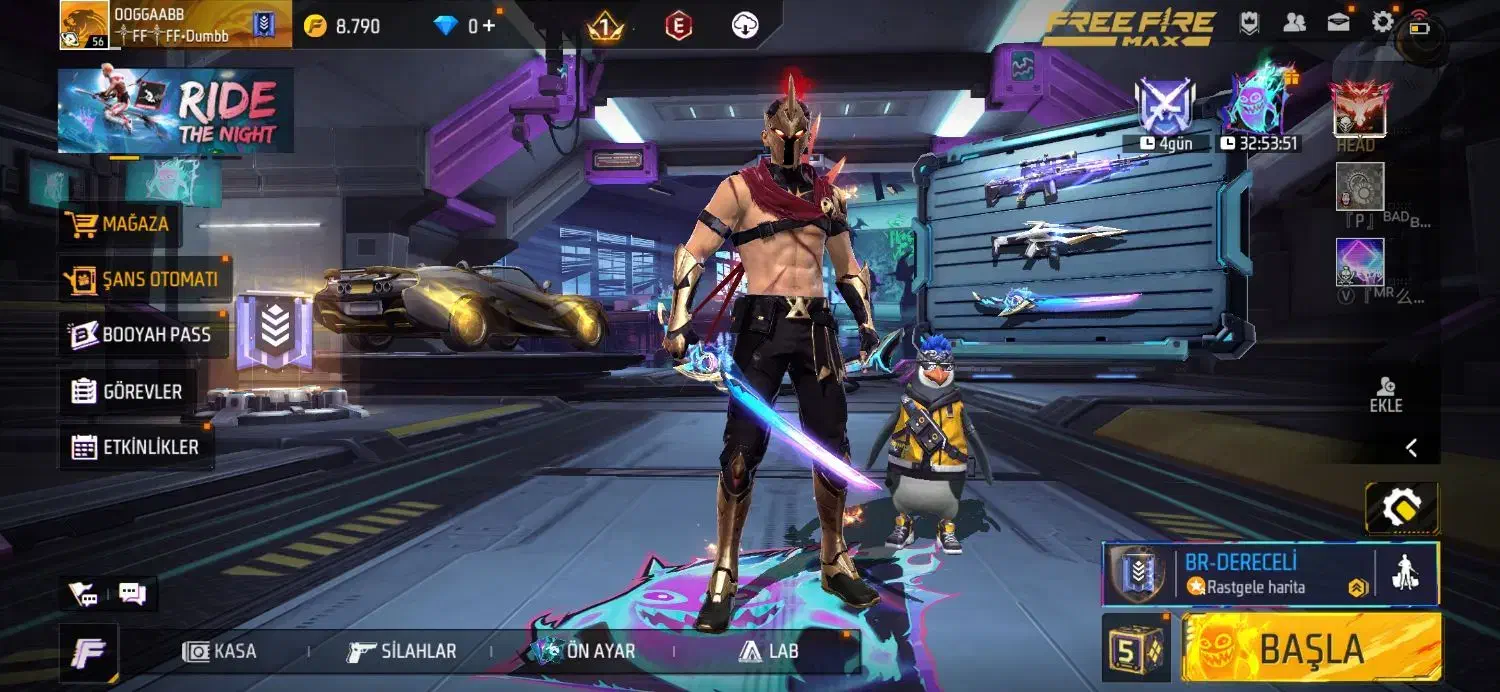Screen dimensions: 1500x692
Task: Open the LAB tab
Action: click(768, 651)
